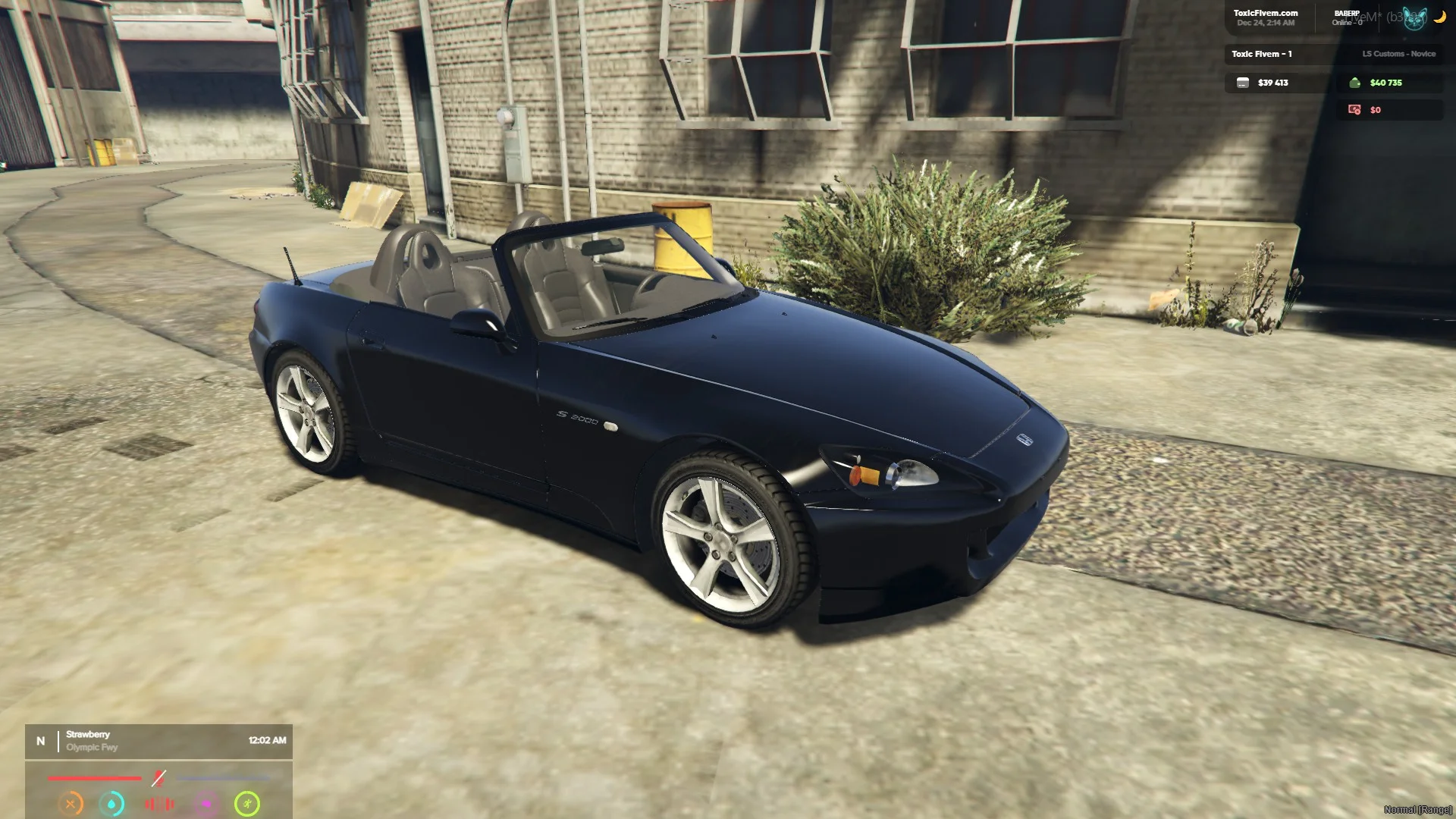Select the orange hunger status icon
This screenshot has width=1456, height=819.
tap(71, 804)
